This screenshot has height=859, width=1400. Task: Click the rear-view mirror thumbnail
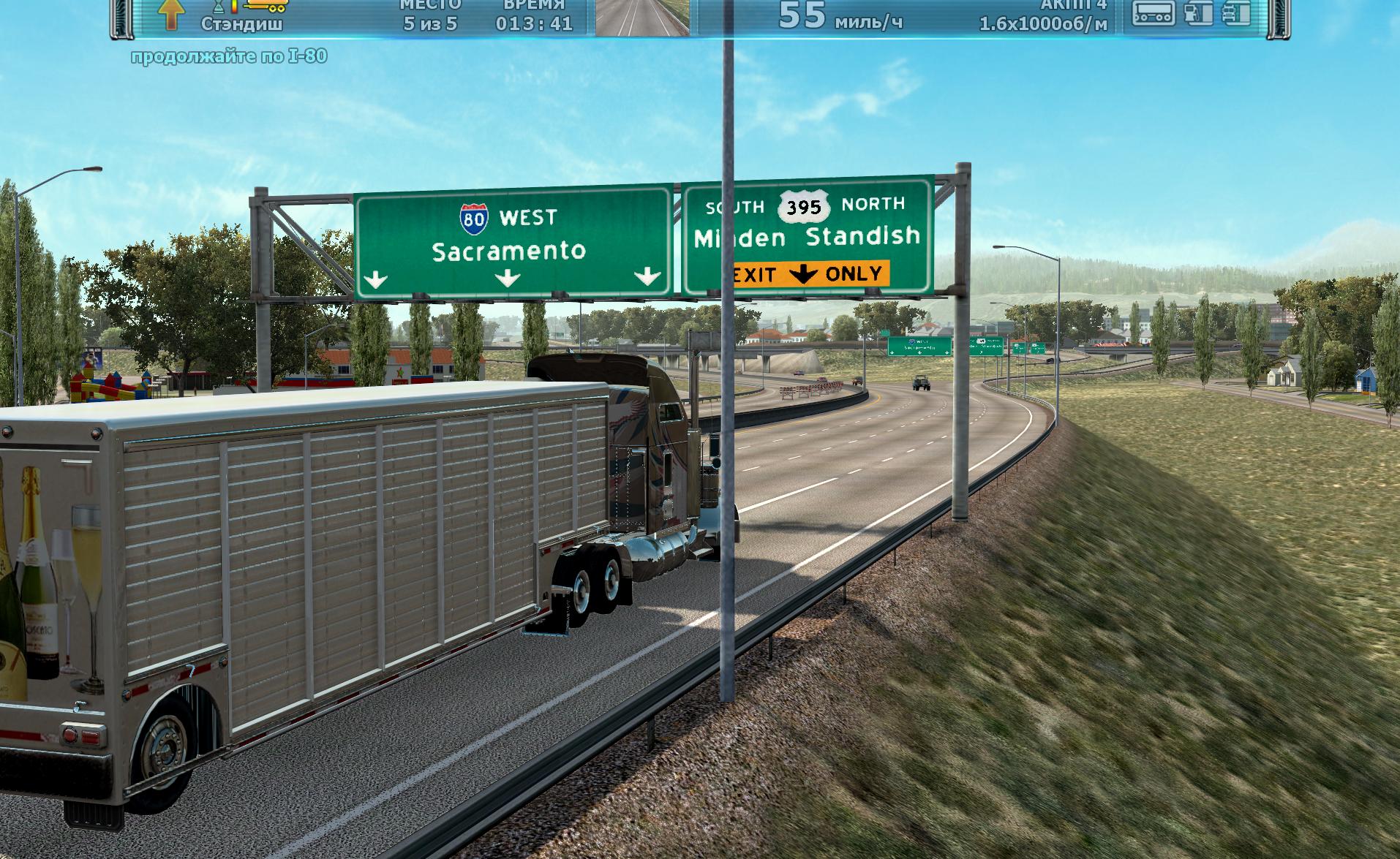(x=642, y=17)
